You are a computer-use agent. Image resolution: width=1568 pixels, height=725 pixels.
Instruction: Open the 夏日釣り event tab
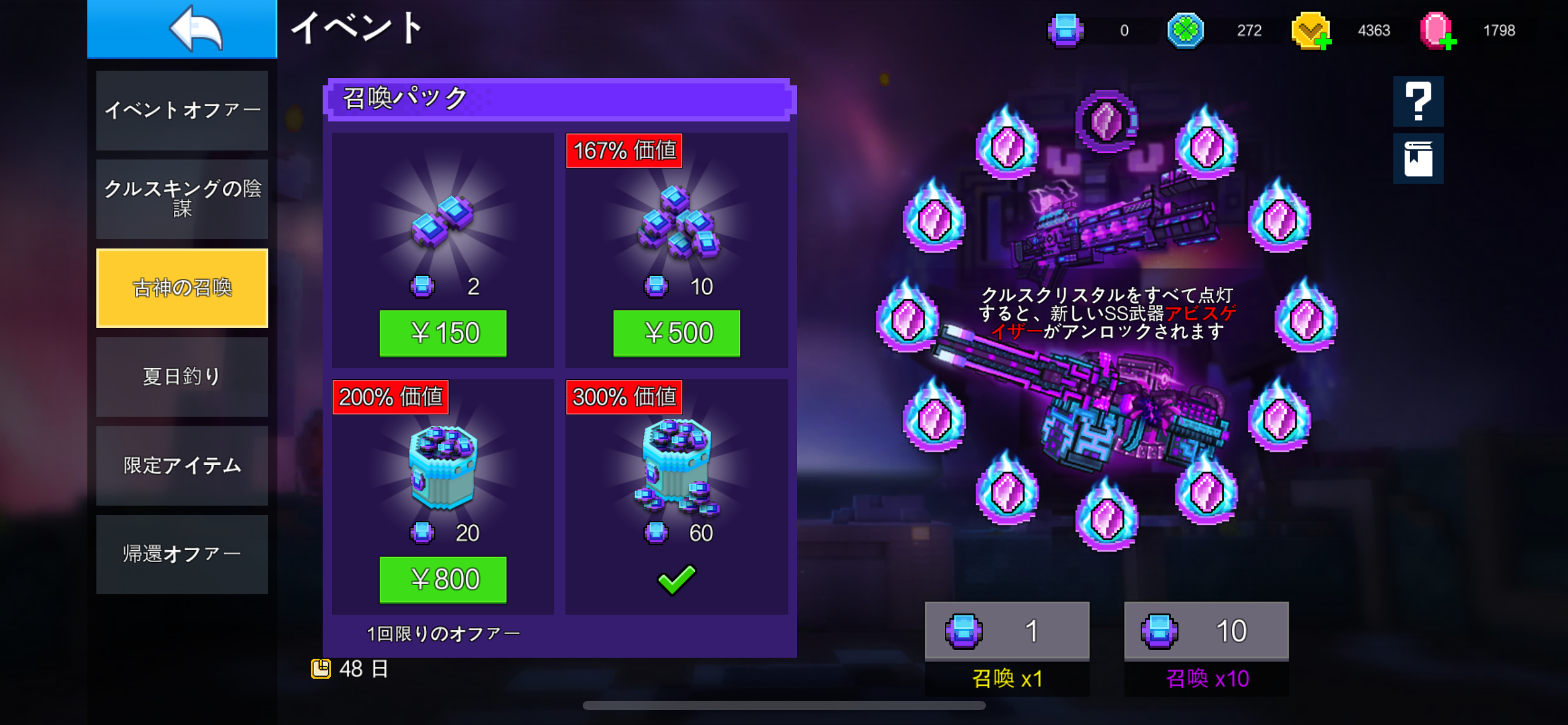(x=182, y=377)
